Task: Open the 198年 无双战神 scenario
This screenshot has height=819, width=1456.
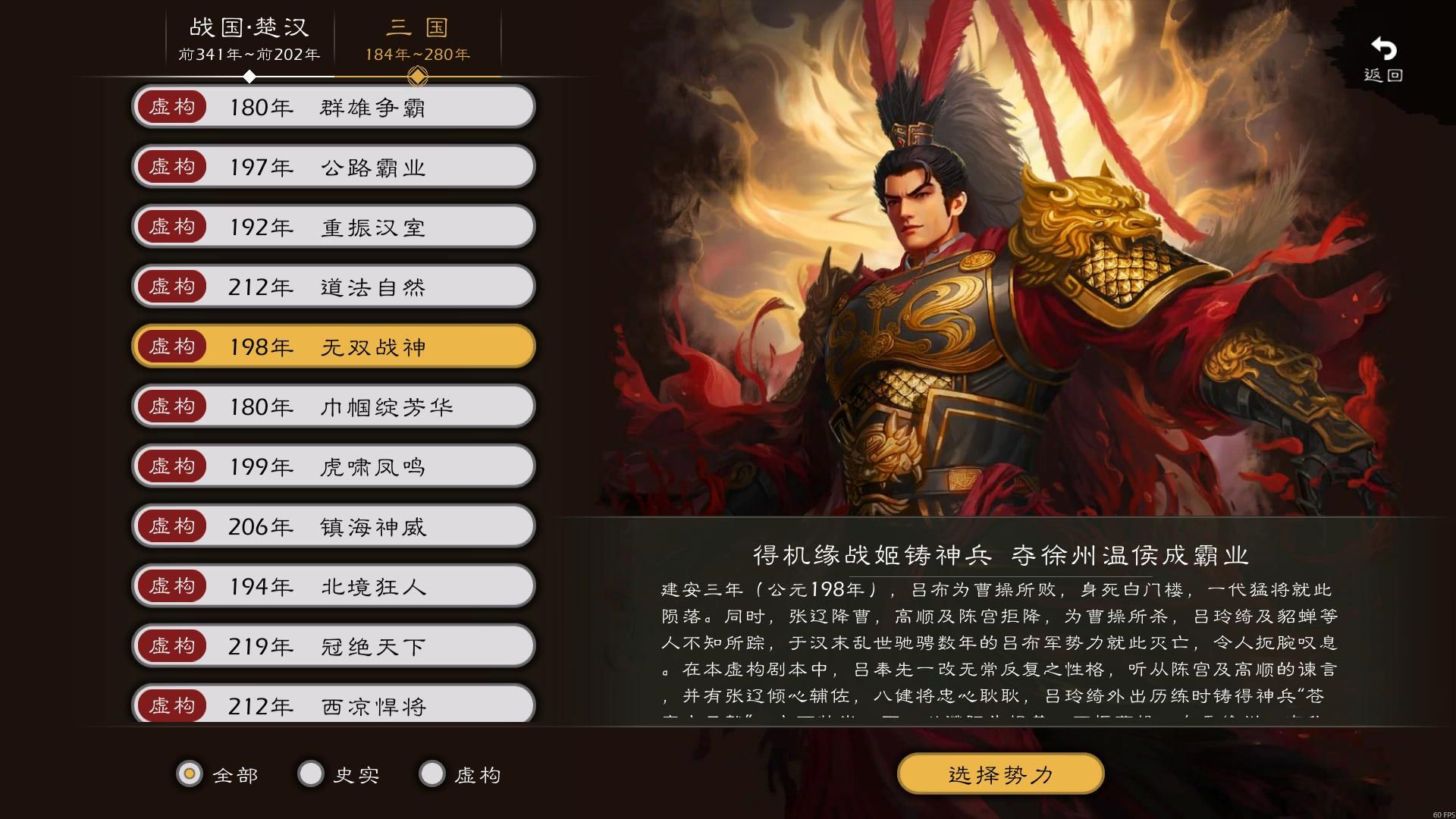Action: pyautogui.click(x=334, y=347)
